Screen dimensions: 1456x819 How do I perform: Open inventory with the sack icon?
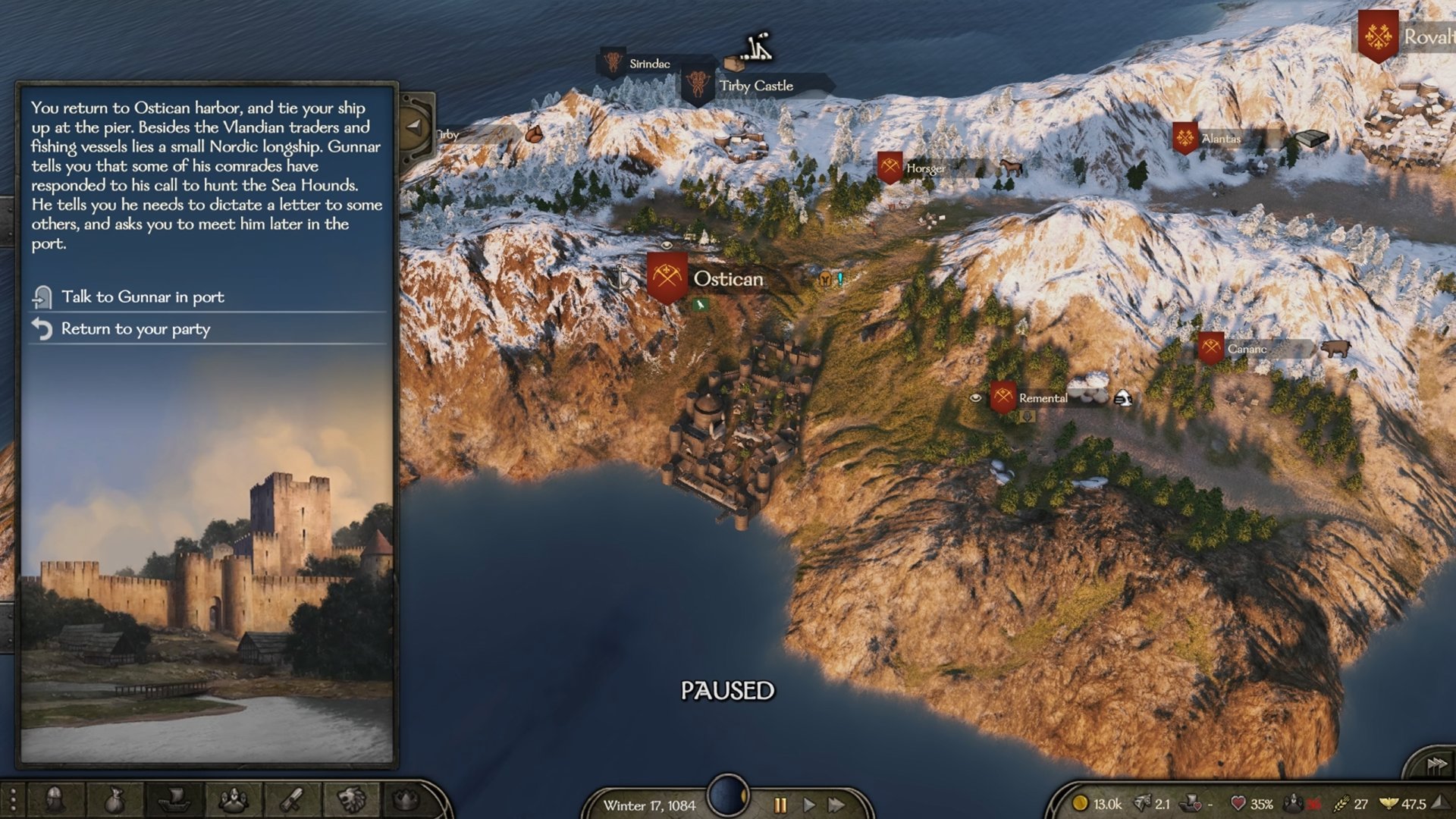pos(114,799)
